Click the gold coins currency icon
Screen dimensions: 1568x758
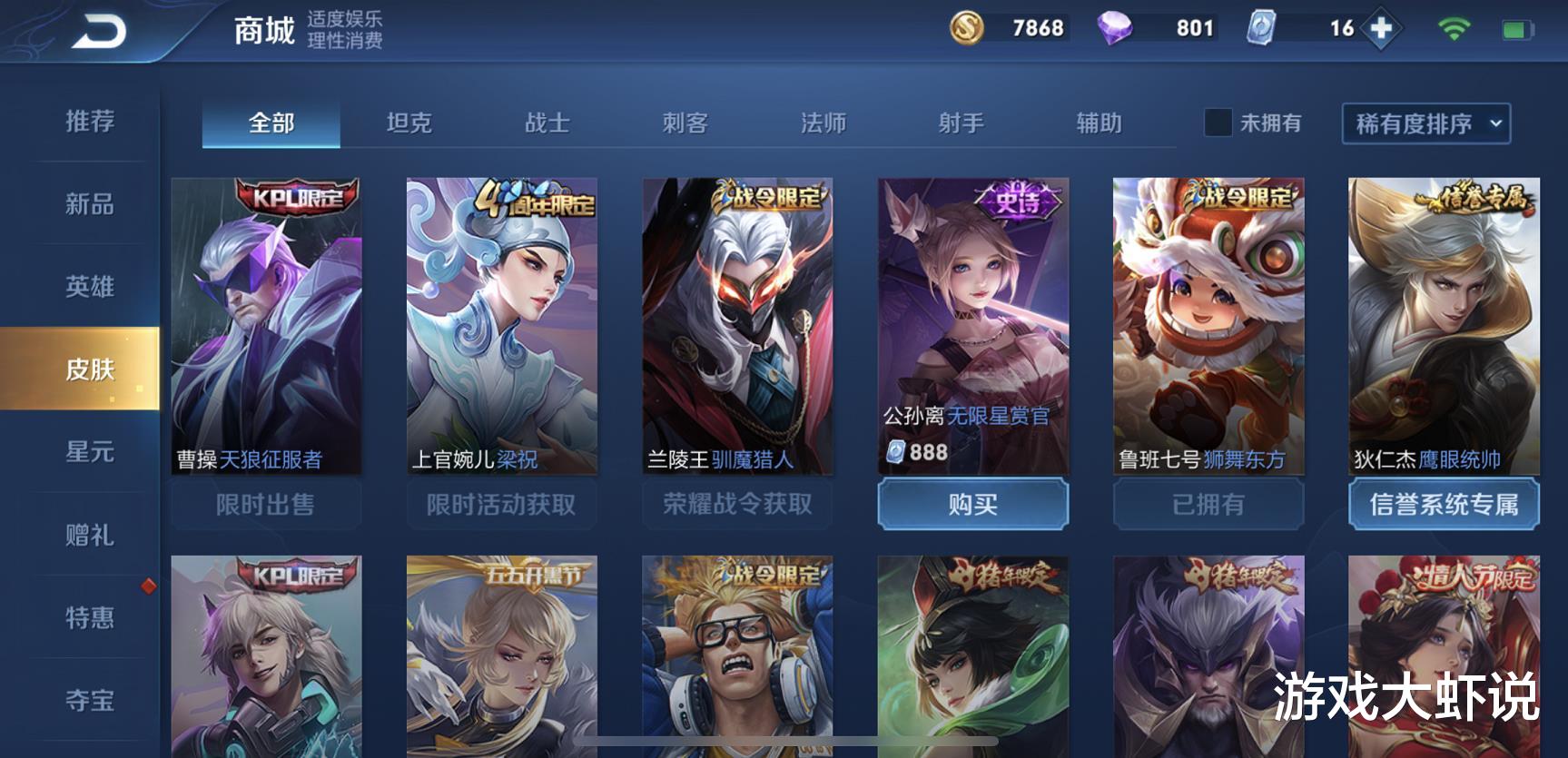(965, 28)
